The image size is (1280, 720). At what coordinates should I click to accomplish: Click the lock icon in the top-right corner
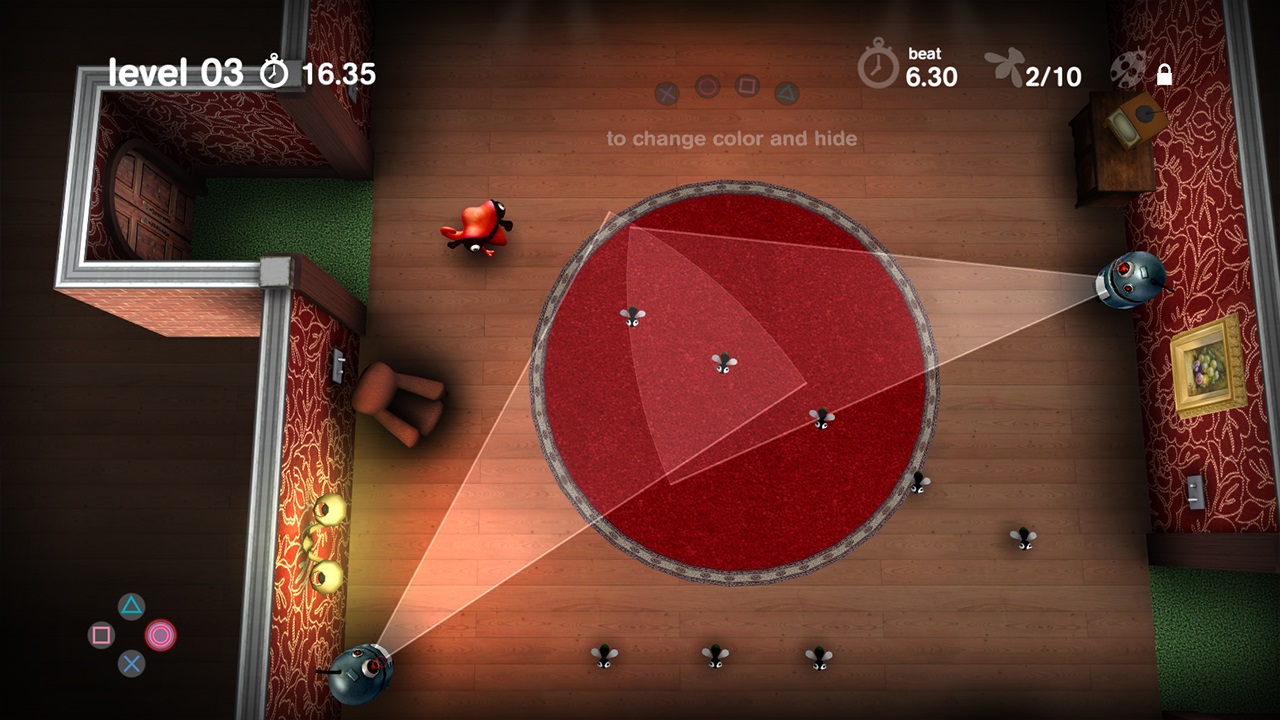pyautogui.click(x=1163, y=74)
